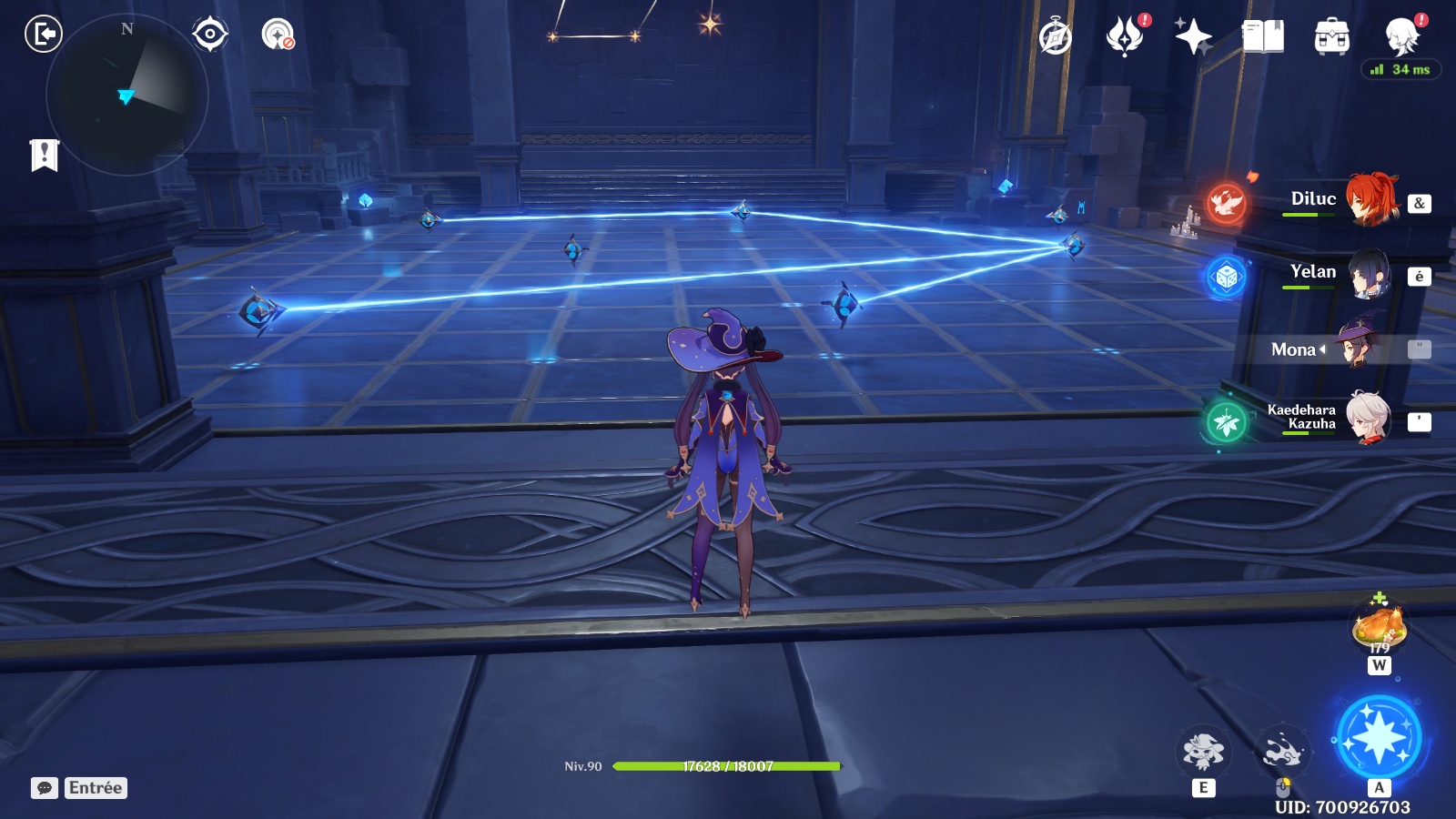Use the roast chicken food item
This screenshot has height=819, width=1456.
coord(1380,627)
